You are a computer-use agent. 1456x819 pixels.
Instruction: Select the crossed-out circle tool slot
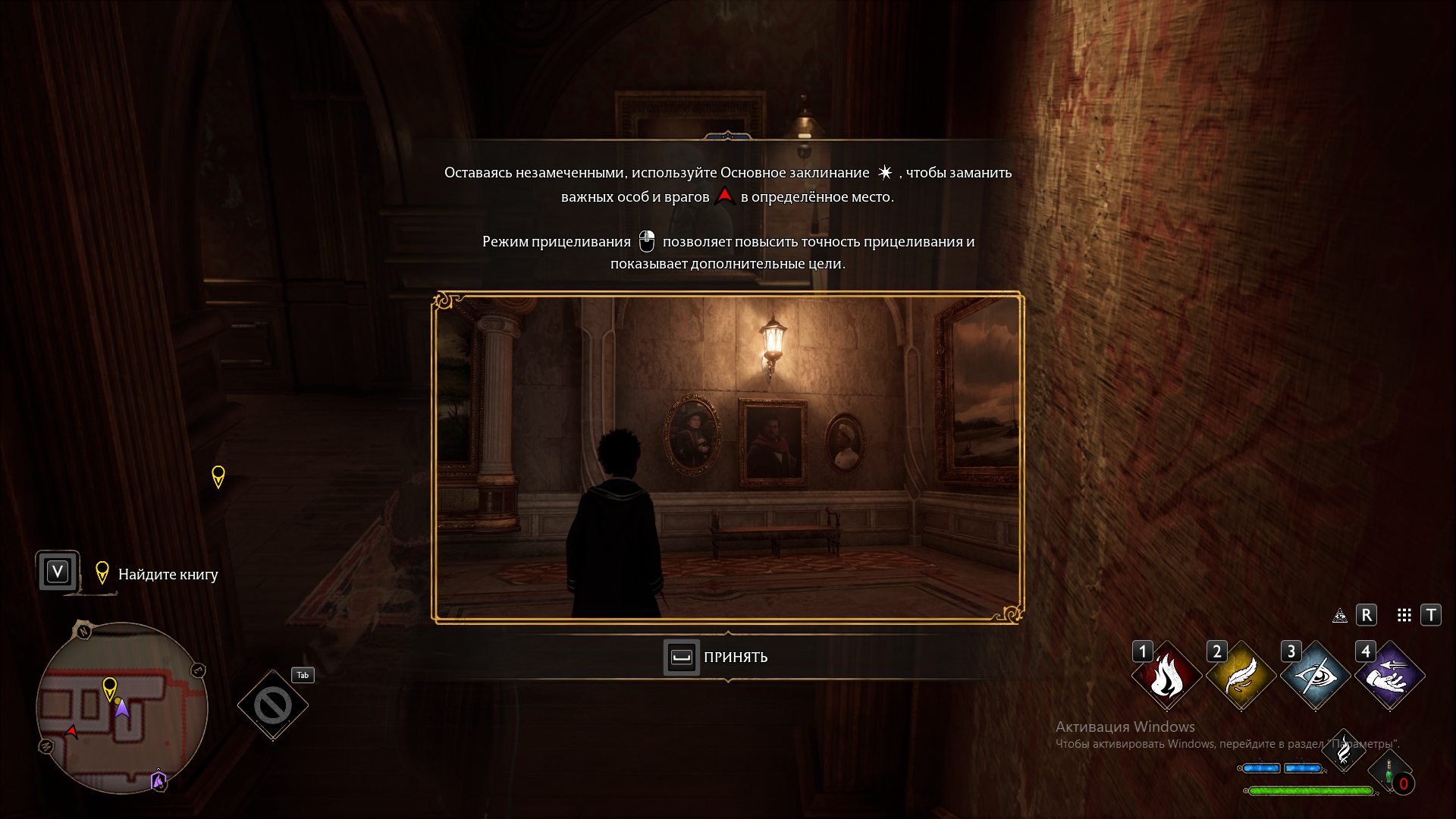pos(272,705)
